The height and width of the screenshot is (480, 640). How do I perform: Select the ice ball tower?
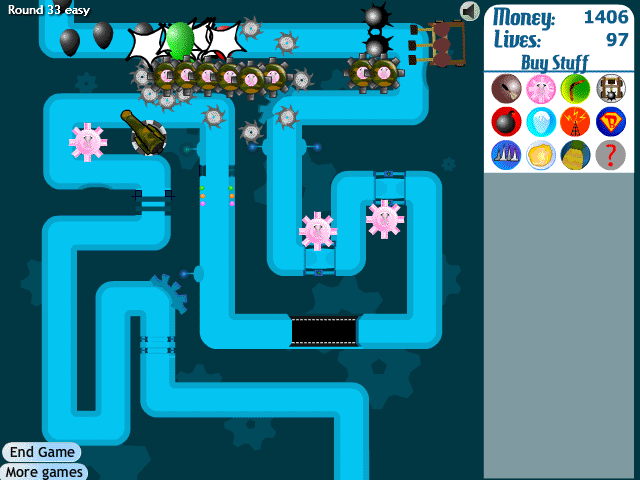pyautogui.click(x=541, y=122)
